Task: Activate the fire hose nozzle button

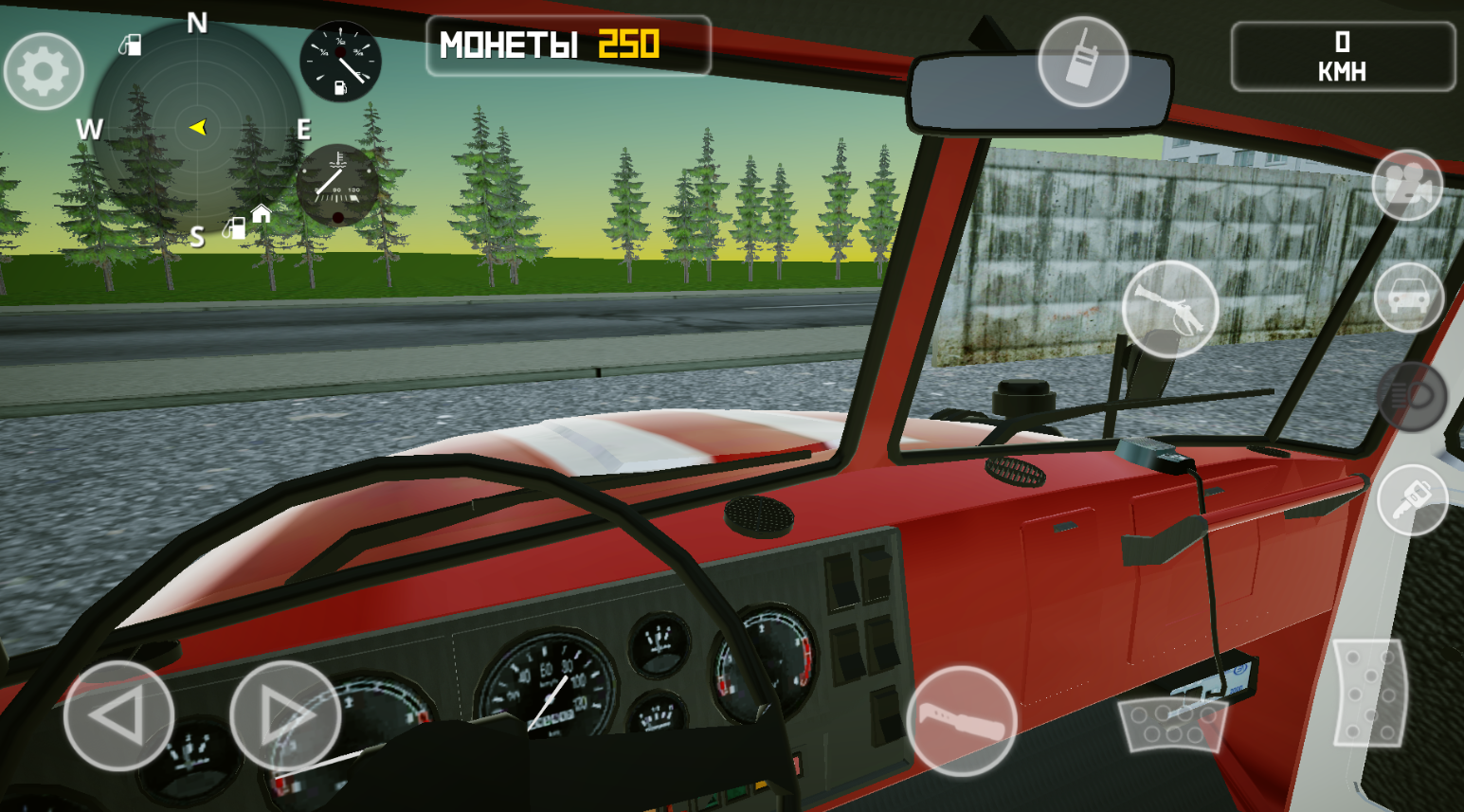Action: [x=1170, y=309]
